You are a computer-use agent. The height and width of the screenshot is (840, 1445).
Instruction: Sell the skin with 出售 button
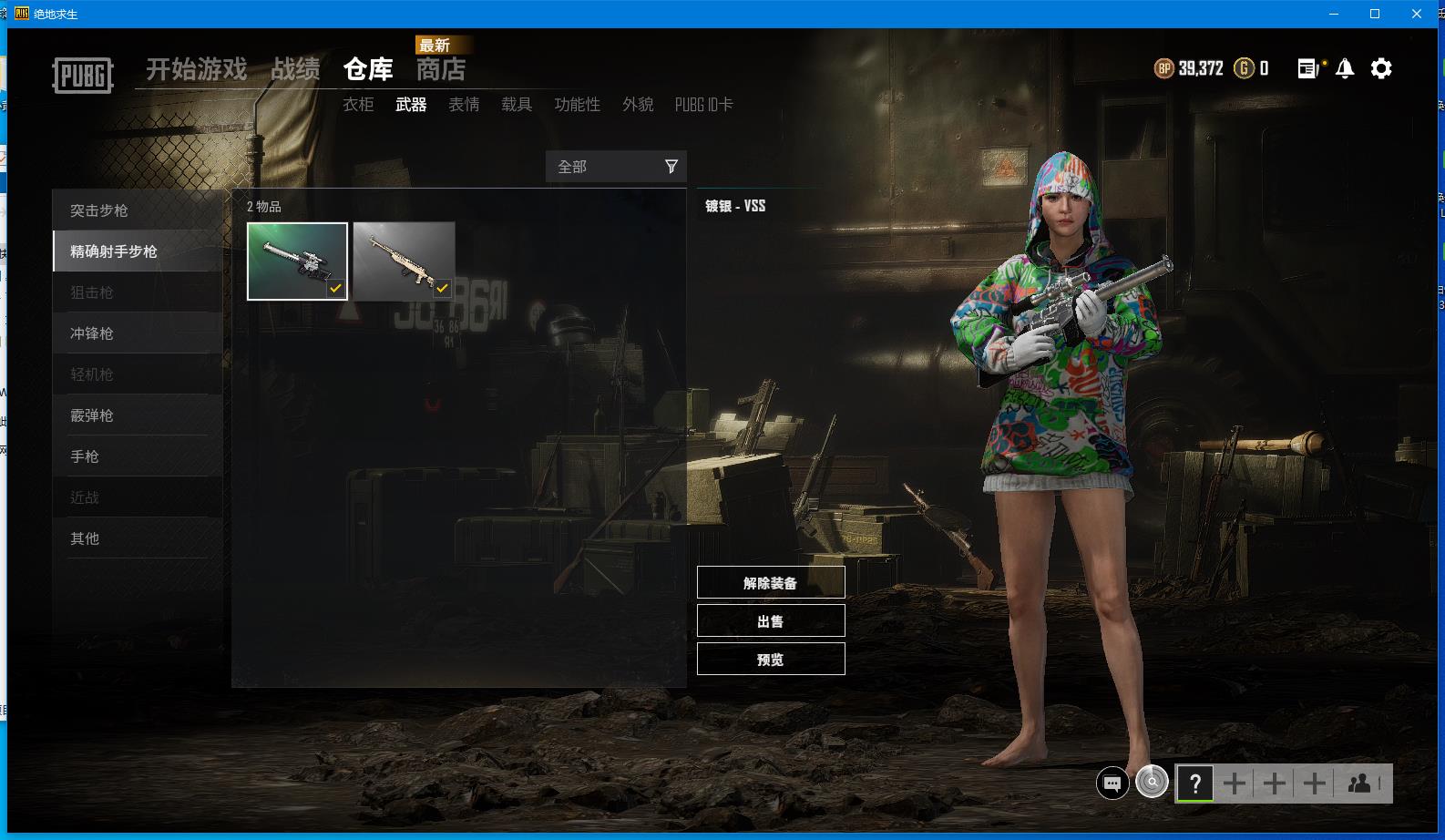[771, 621]
